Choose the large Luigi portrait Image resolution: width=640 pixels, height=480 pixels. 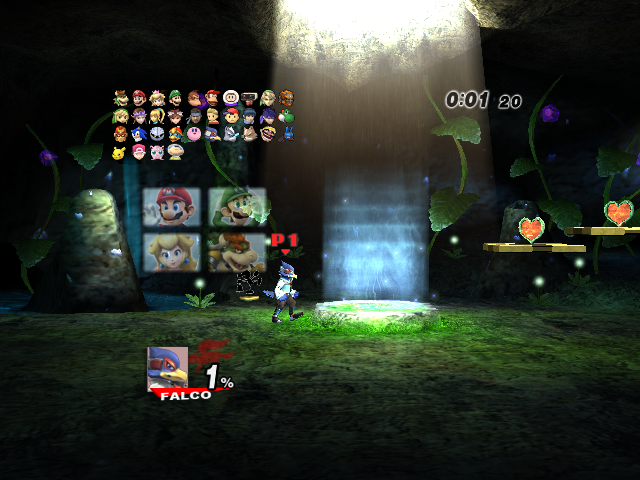tap(237, 207)
